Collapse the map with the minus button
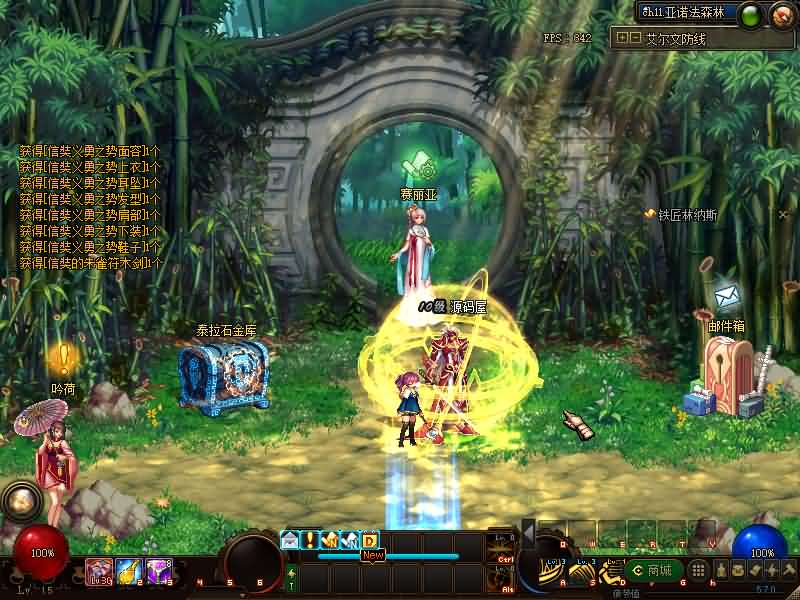 634,38
